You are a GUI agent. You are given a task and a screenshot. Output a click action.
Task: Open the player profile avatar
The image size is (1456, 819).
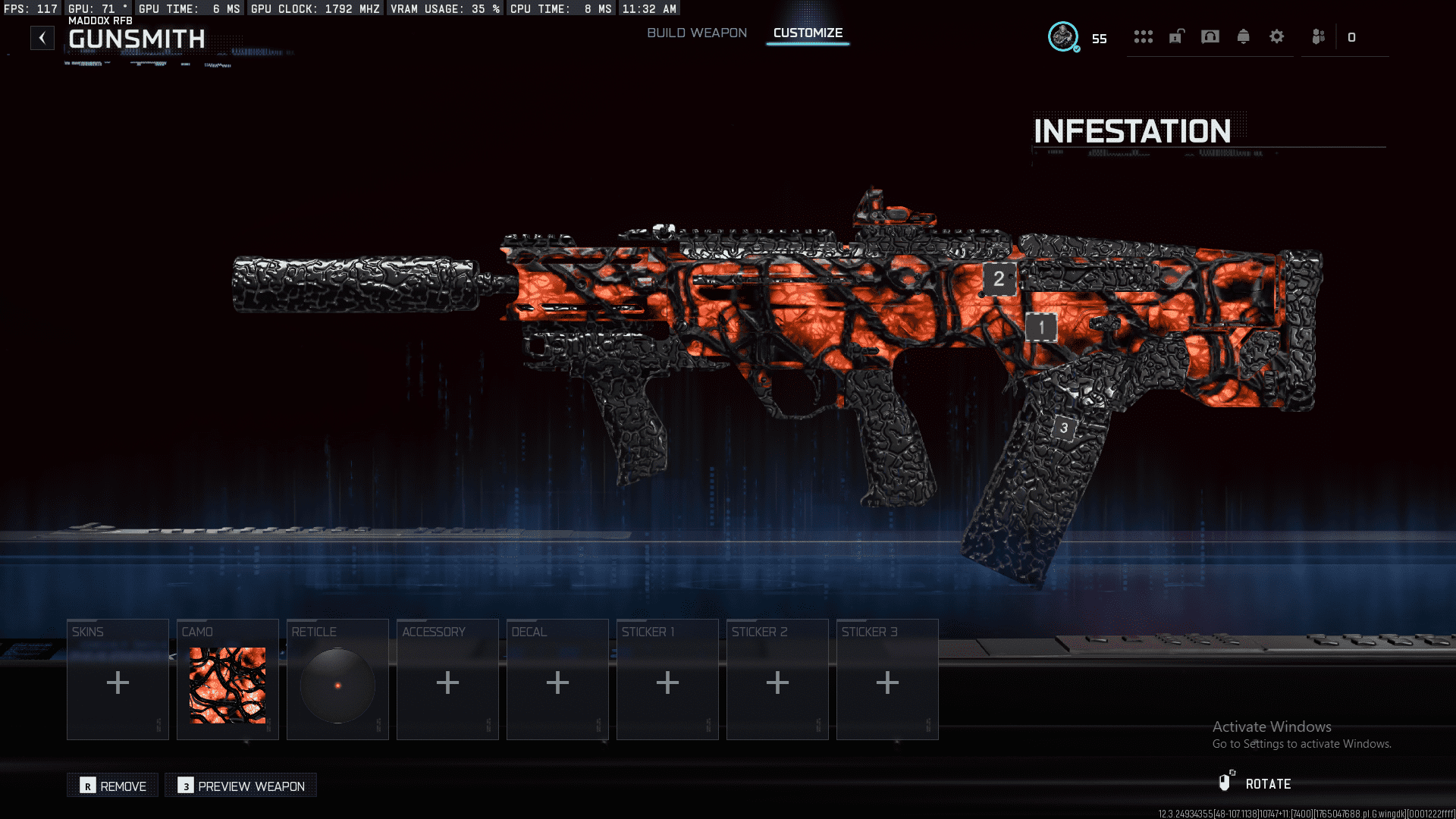pos(1063,36)
